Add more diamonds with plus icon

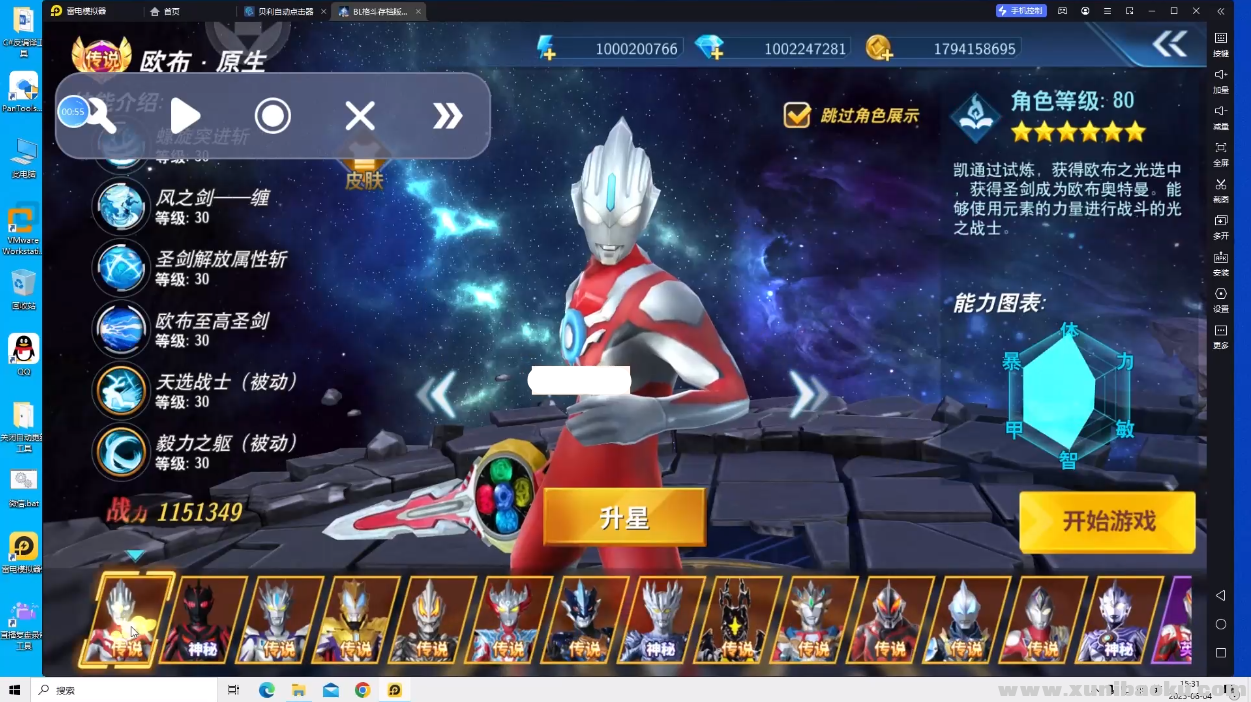(x=710, y=48)
